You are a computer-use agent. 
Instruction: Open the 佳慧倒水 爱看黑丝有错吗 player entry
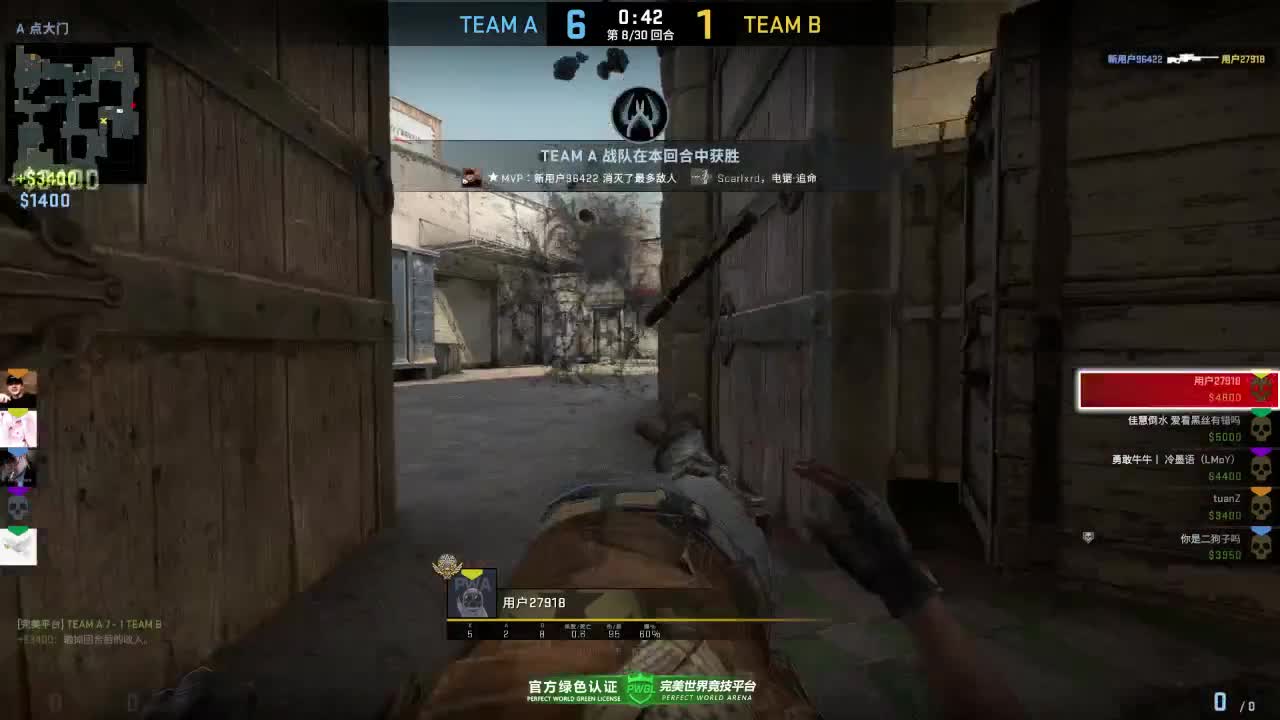(1184, 422)
